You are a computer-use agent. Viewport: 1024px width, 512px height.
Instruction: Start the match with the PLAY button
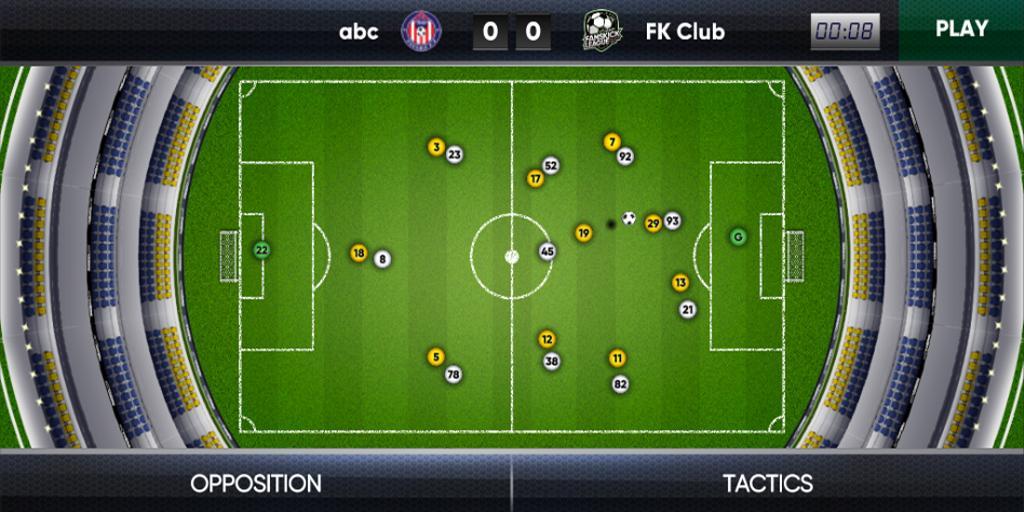(961, 29)
